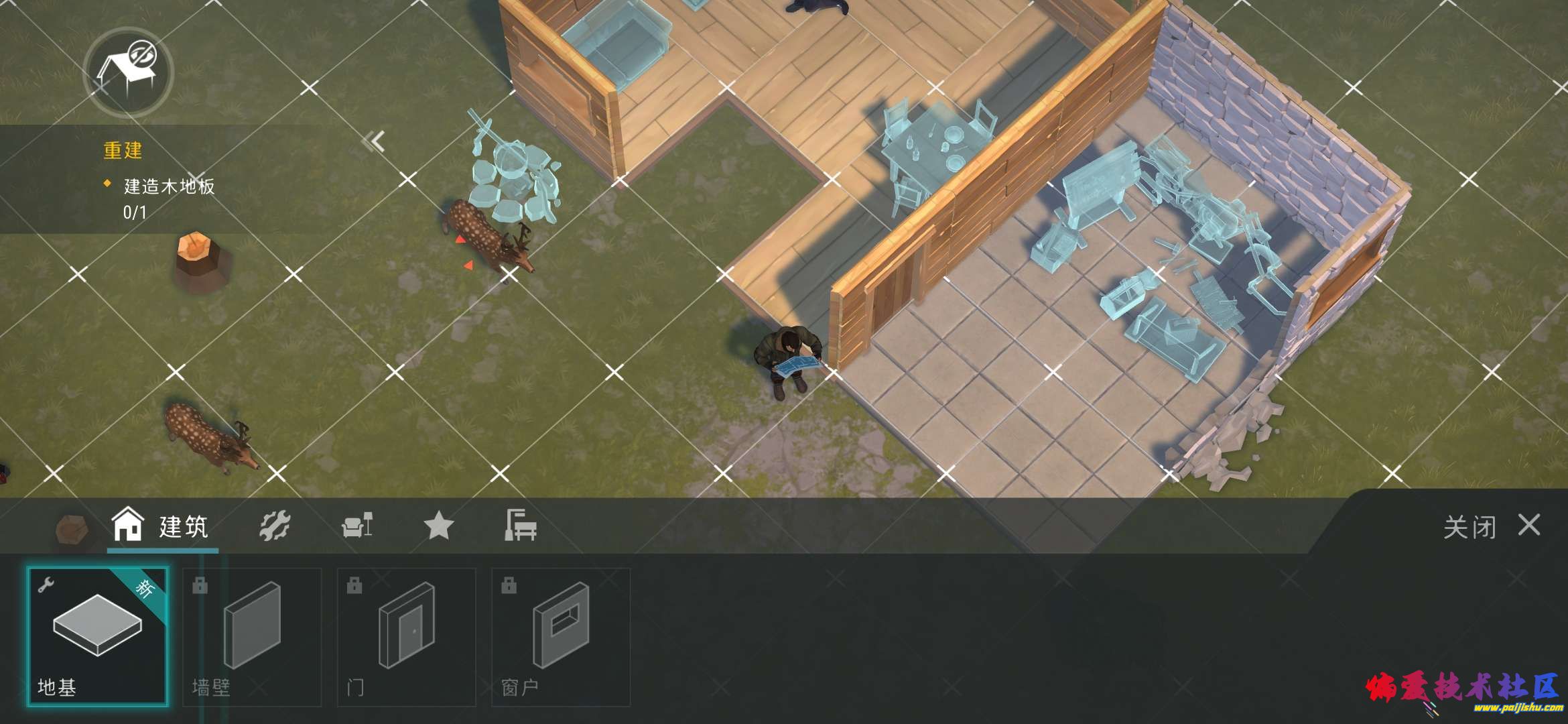Choose the locked 门 door tile
Viewport: 1568px width, 724px height.
click(x=406, y=637)
